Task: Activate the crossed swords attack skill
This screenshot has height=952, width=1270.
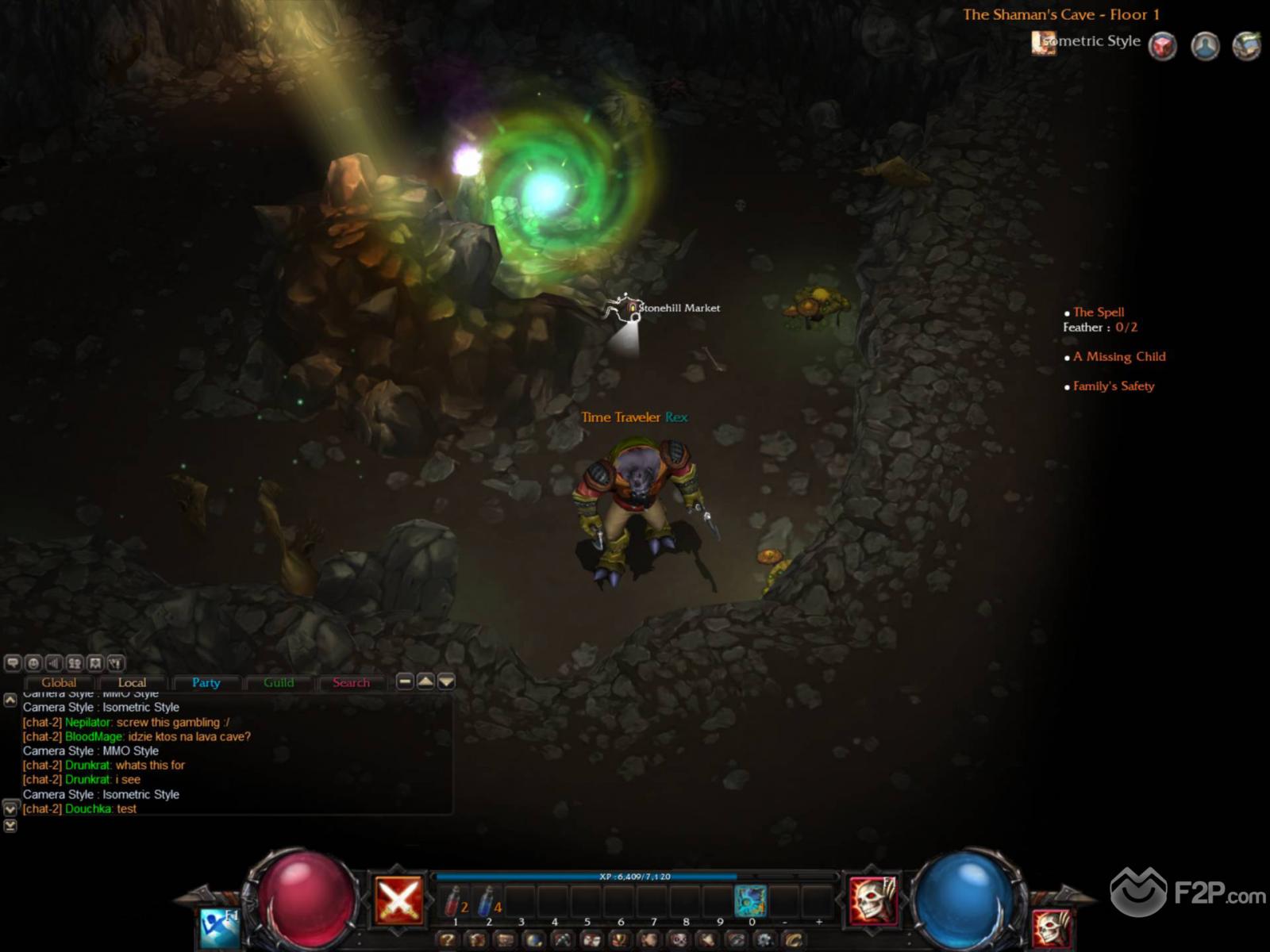Action: tap(398, 900)
